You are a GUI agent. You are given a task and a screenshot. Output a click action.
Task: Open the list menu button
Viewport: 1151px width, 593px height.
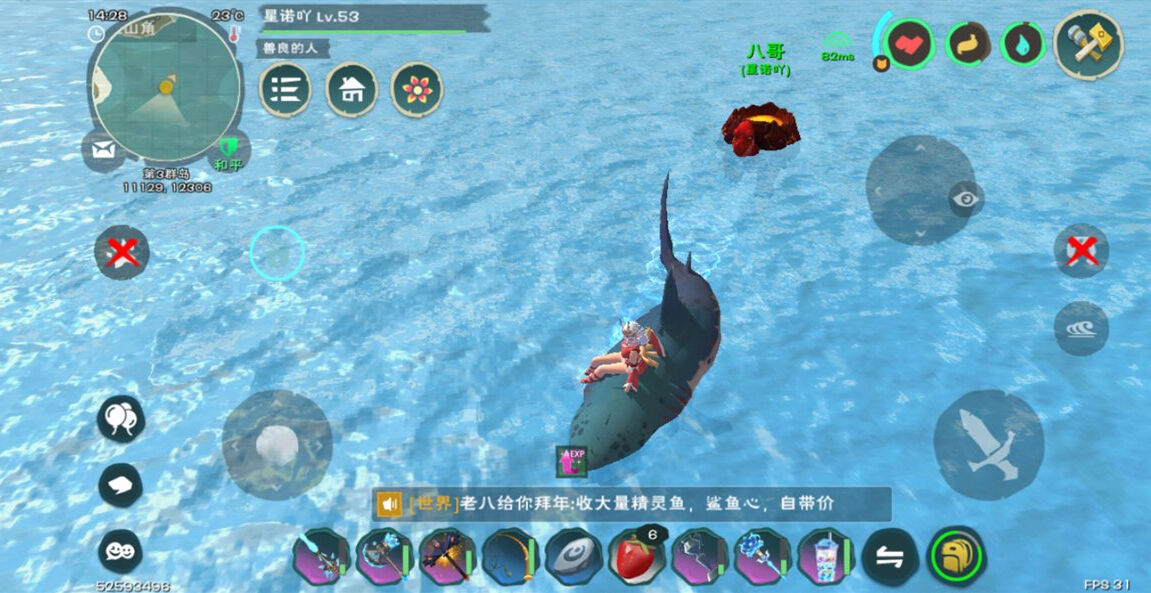[x=285, y=90]
